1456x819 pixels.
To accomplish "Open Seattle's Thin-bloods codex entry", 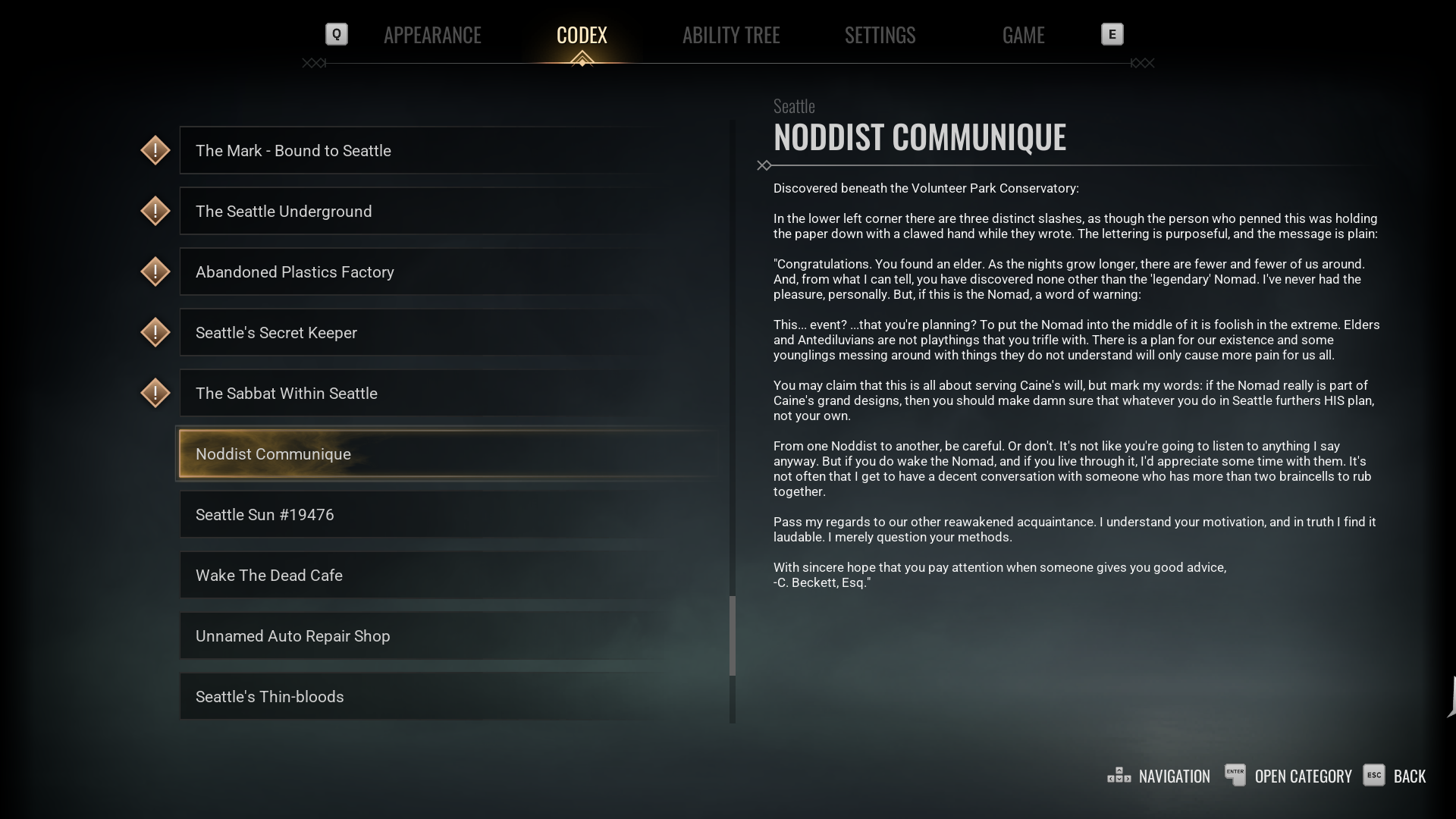I will (x=447, y=697).
